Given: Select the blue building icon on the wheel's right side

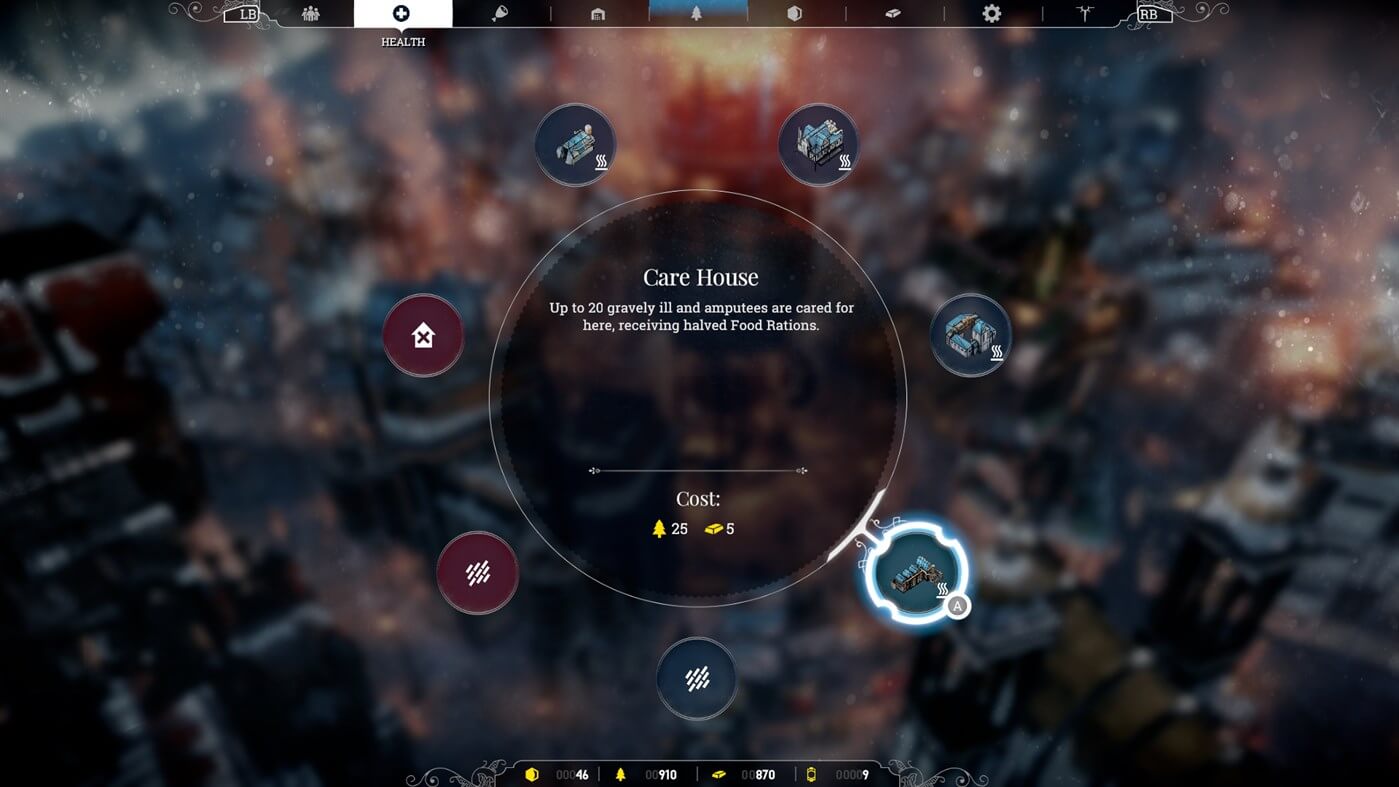Looking at the screenshot, I should 969,335.
